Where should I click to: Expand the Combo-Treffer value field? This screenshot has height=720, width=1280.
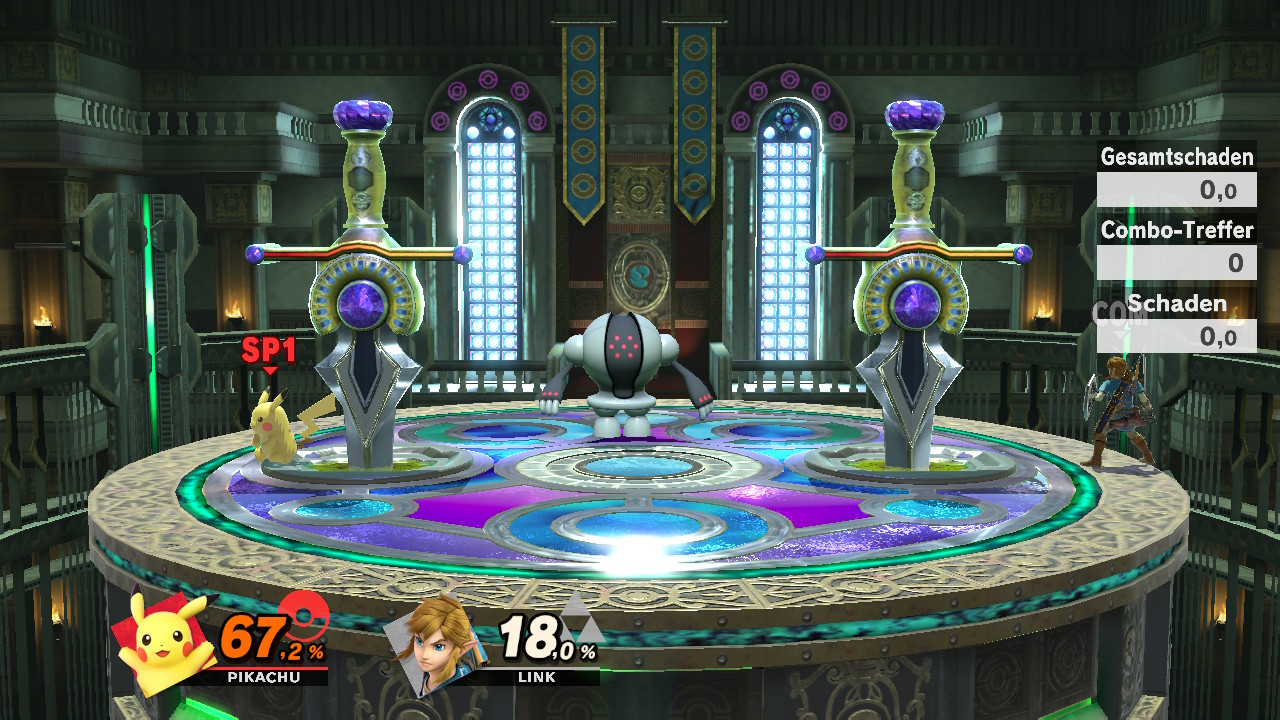tap(1176, 262)
